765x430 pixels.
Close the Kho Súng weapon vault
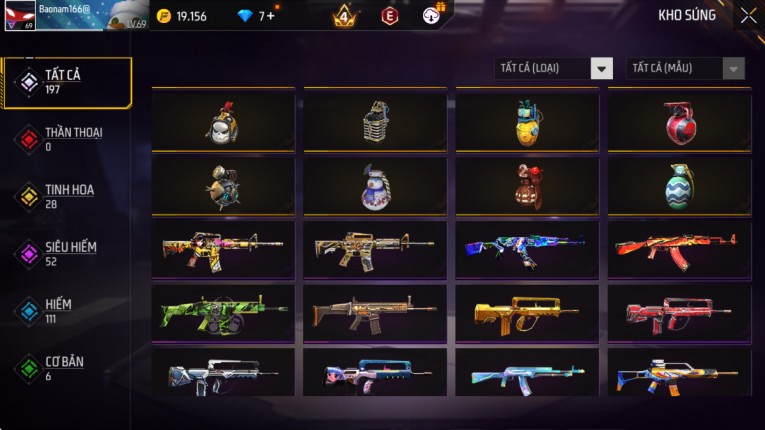tap(748, 16)
